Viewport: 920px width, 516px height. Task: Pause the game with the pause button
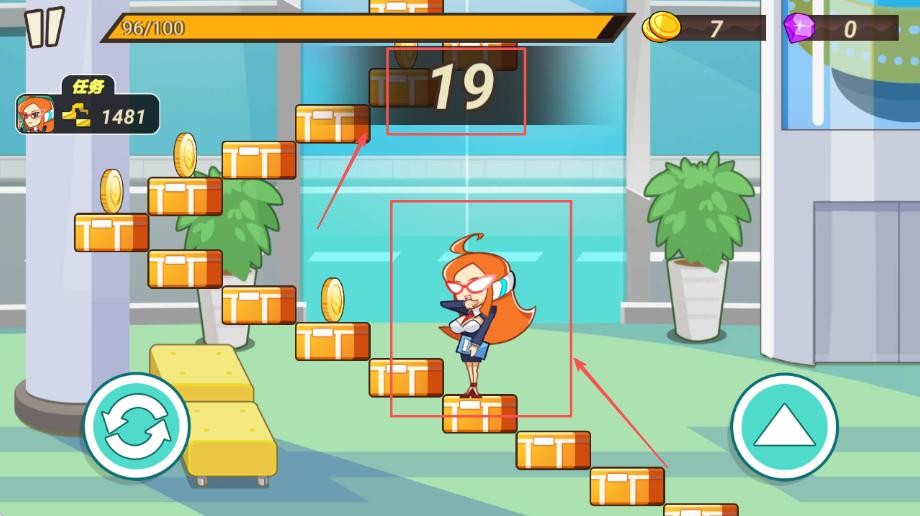click(x=44, y=27)
